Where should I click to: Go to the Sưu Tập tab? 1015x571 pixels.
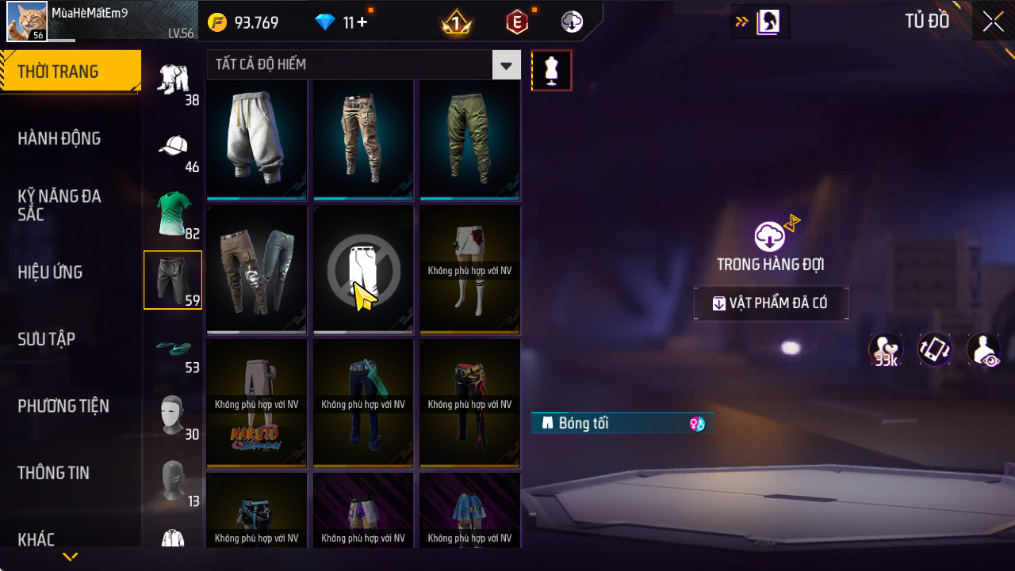47,339
